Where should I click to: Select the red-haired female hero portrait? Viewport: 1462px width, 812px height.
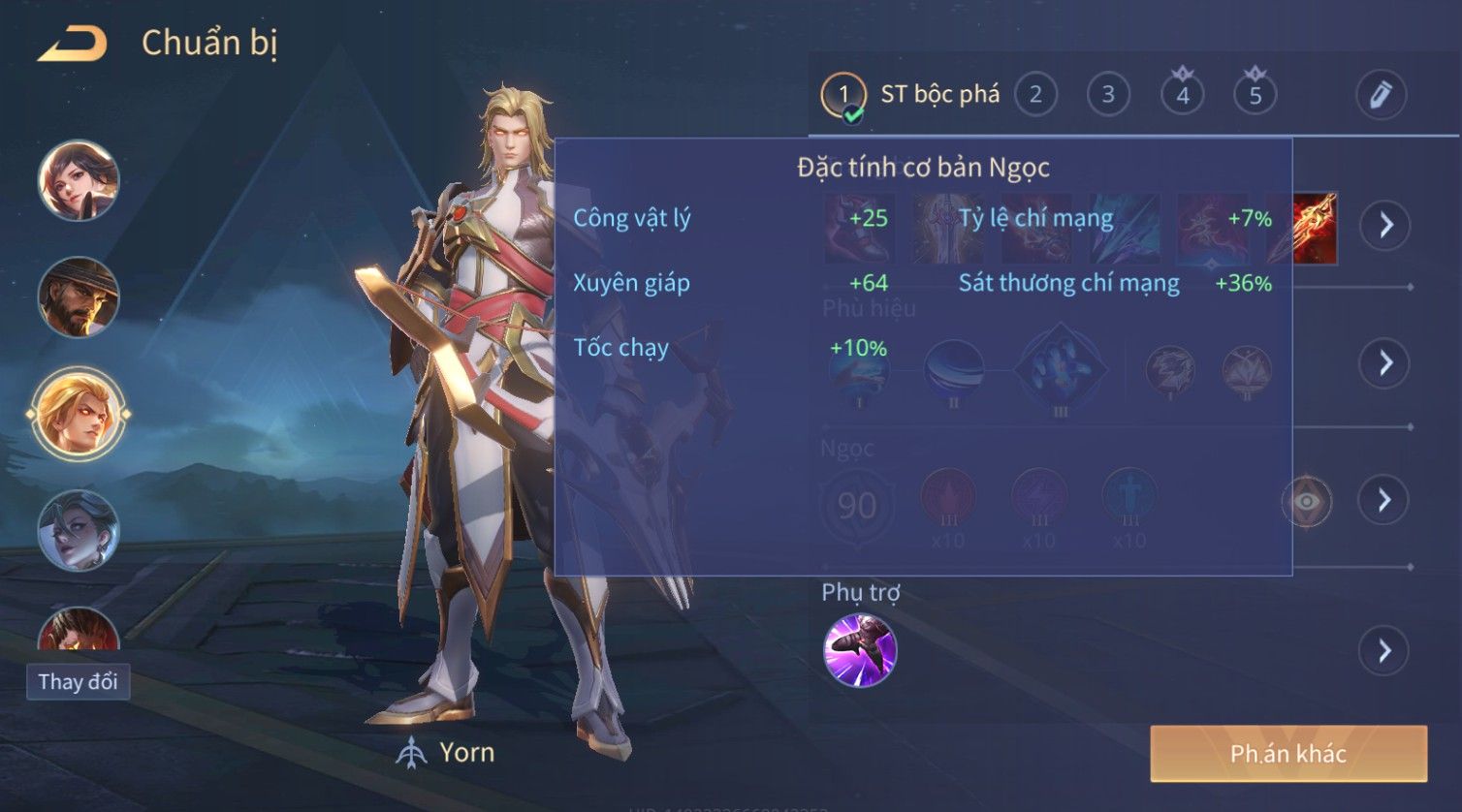click(79, 180)
